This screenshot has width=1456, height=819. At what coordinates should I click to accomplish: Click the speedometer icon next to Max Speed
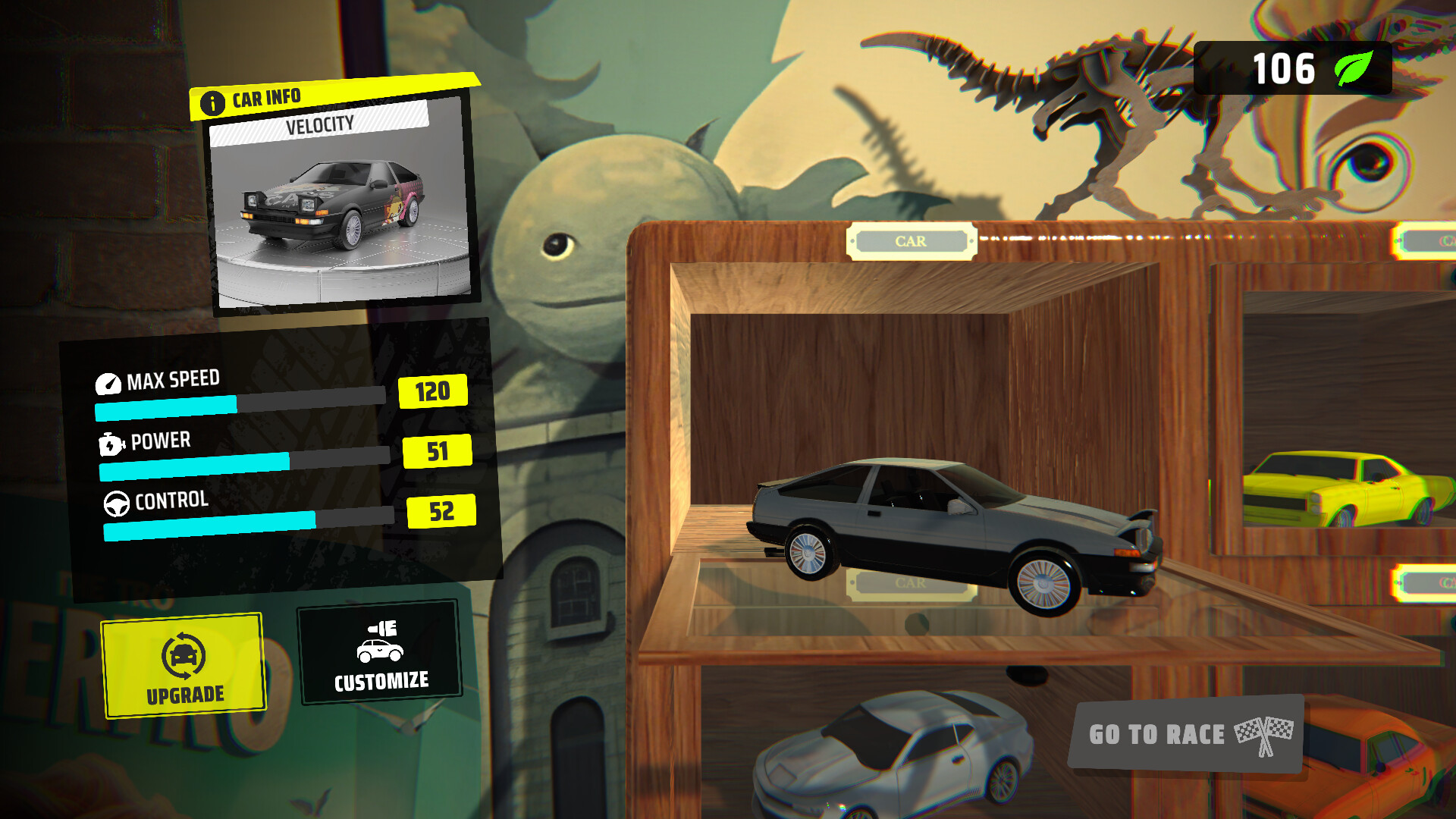click(110, 383)
